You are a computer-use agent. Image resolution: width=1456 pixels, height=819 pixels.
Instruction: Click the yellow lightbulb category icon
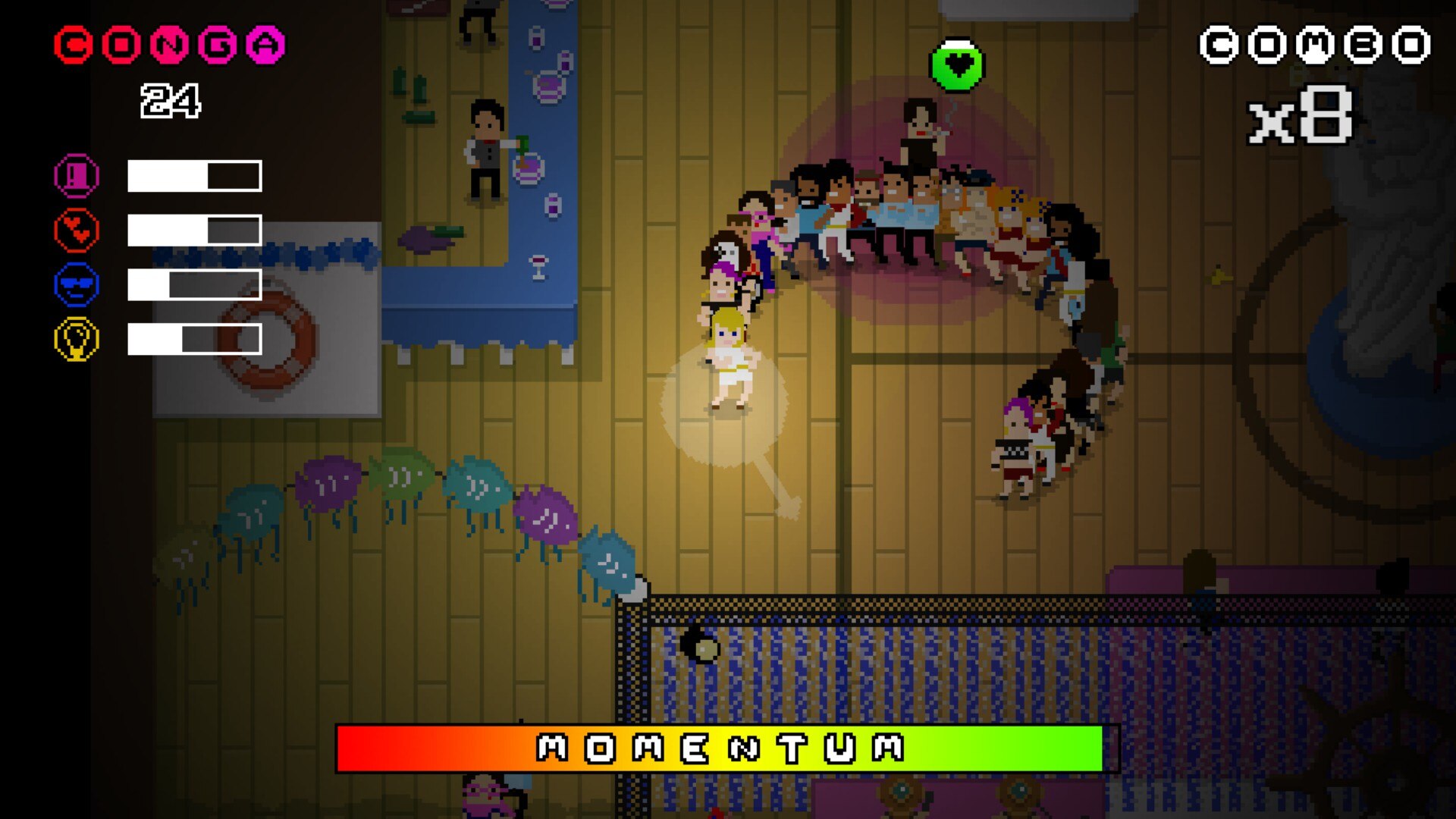point(77,339)
